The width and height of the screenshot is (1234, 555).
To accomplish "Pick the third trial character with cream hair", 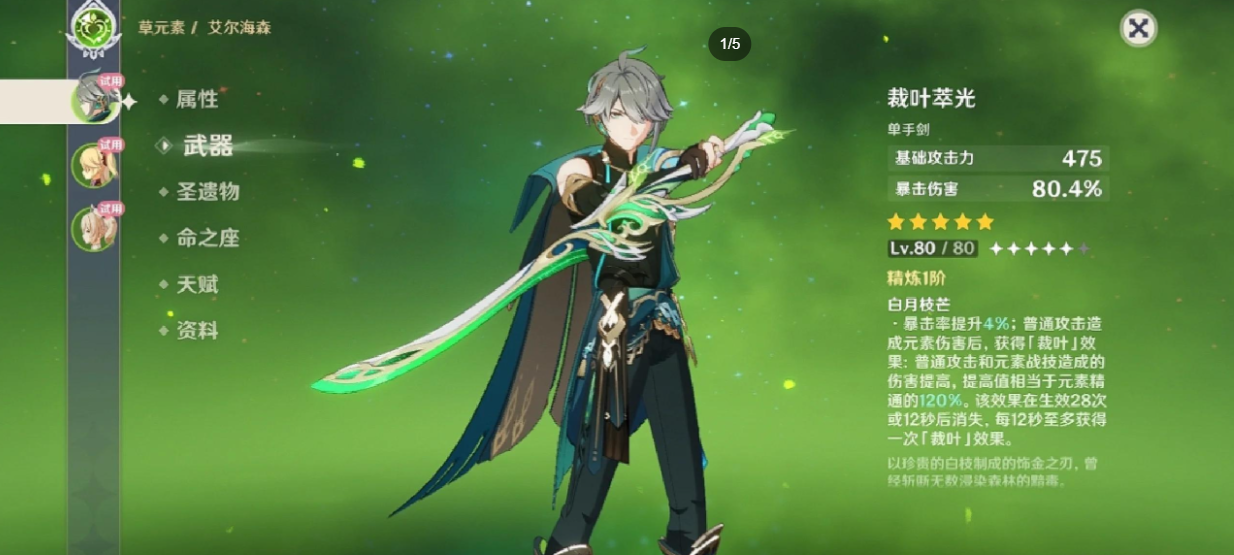I will point(95,228).
